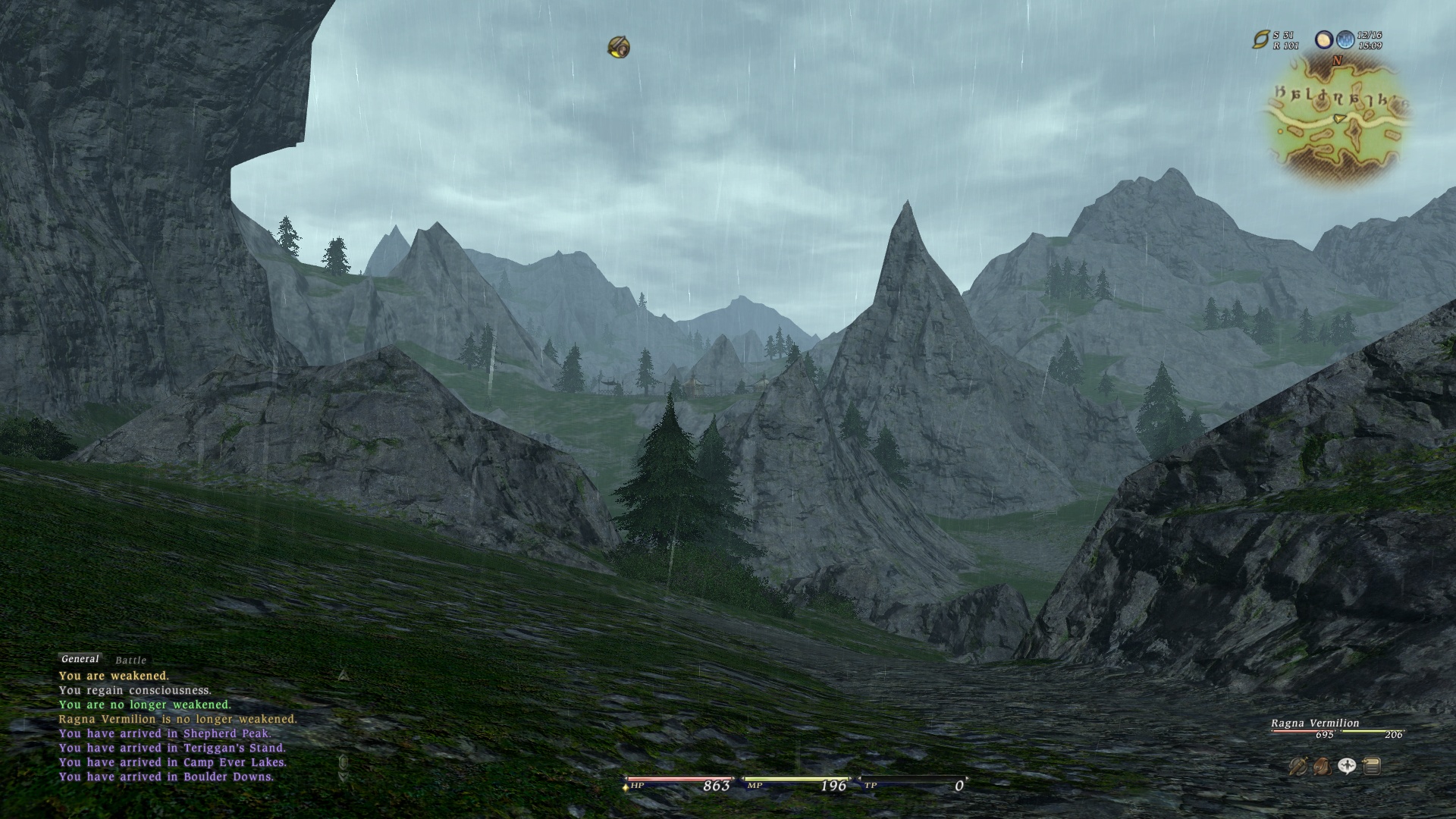Open the leather bag inventory icon
The width and height of the screenshot is (1456, 819).
[1322, 767]
